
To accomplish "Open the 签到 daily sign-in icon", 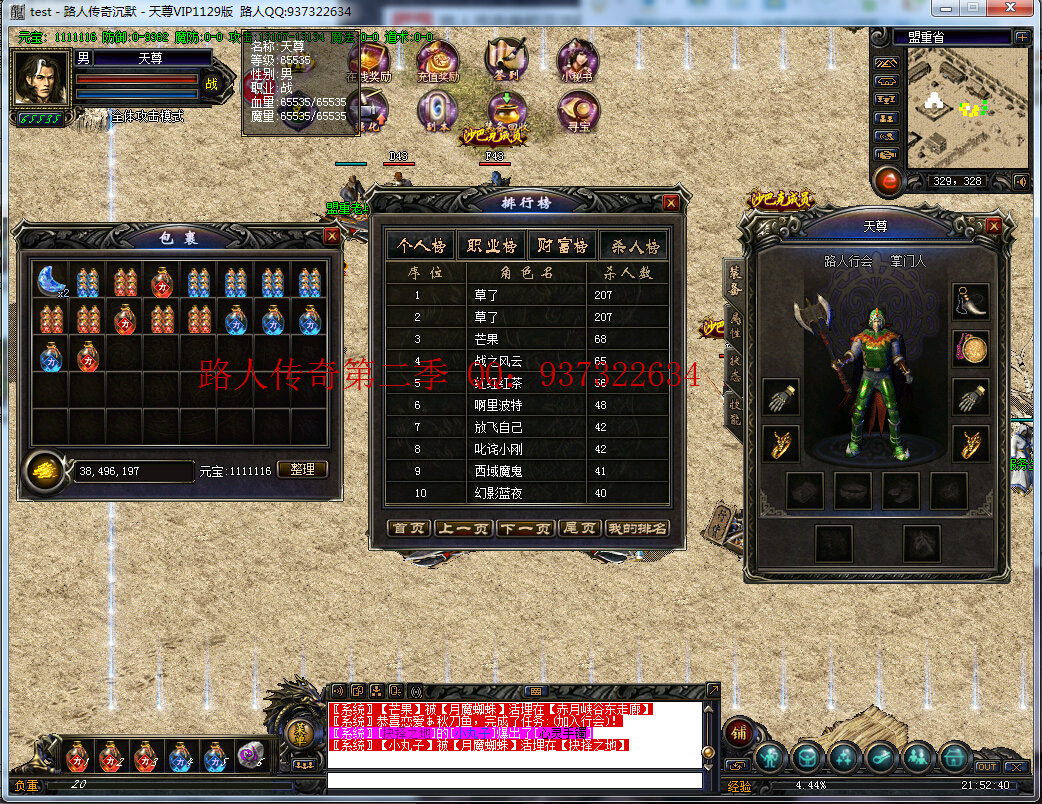I will [x=507, y=61].
